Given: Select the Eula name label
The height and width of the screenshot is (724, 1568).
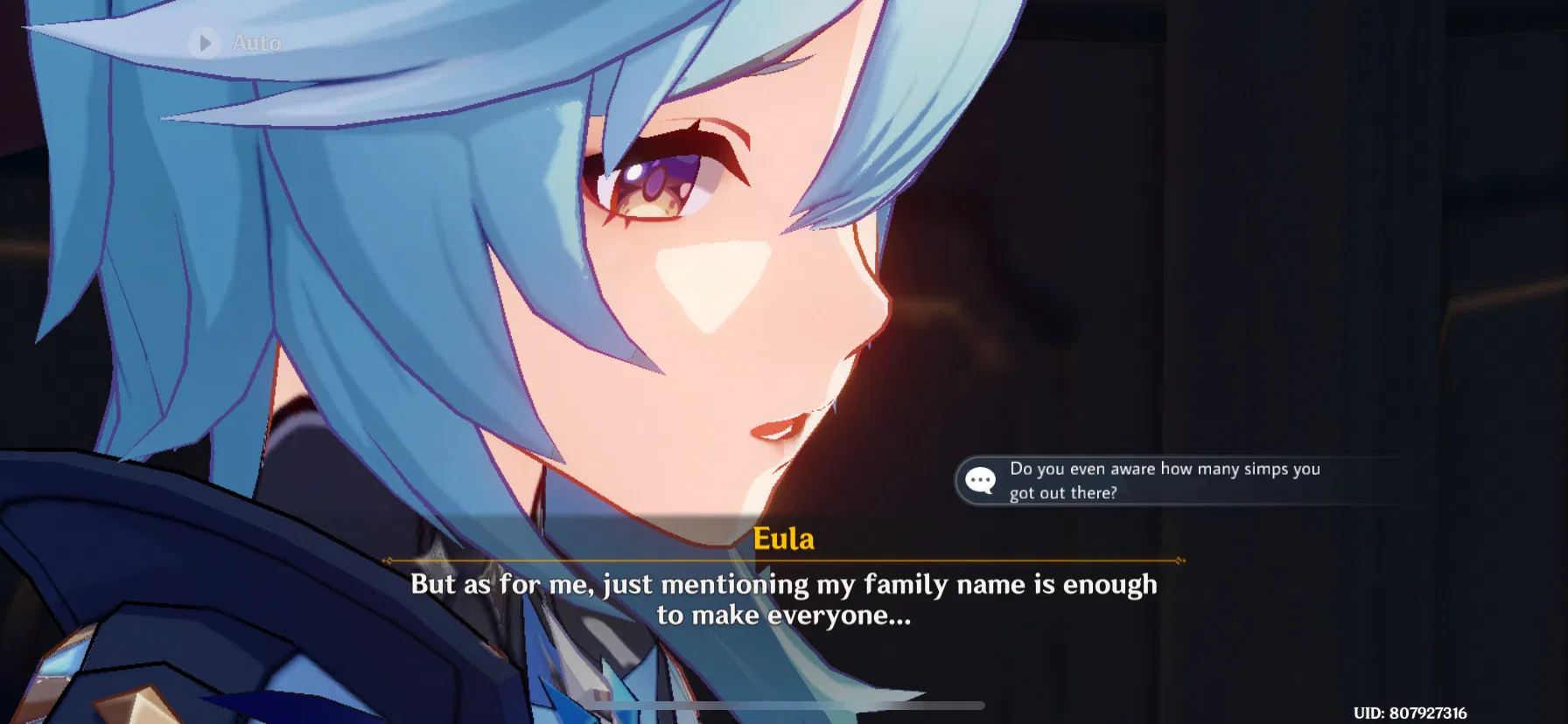Looking at the screenshot, I should click(x=785, y=540).
